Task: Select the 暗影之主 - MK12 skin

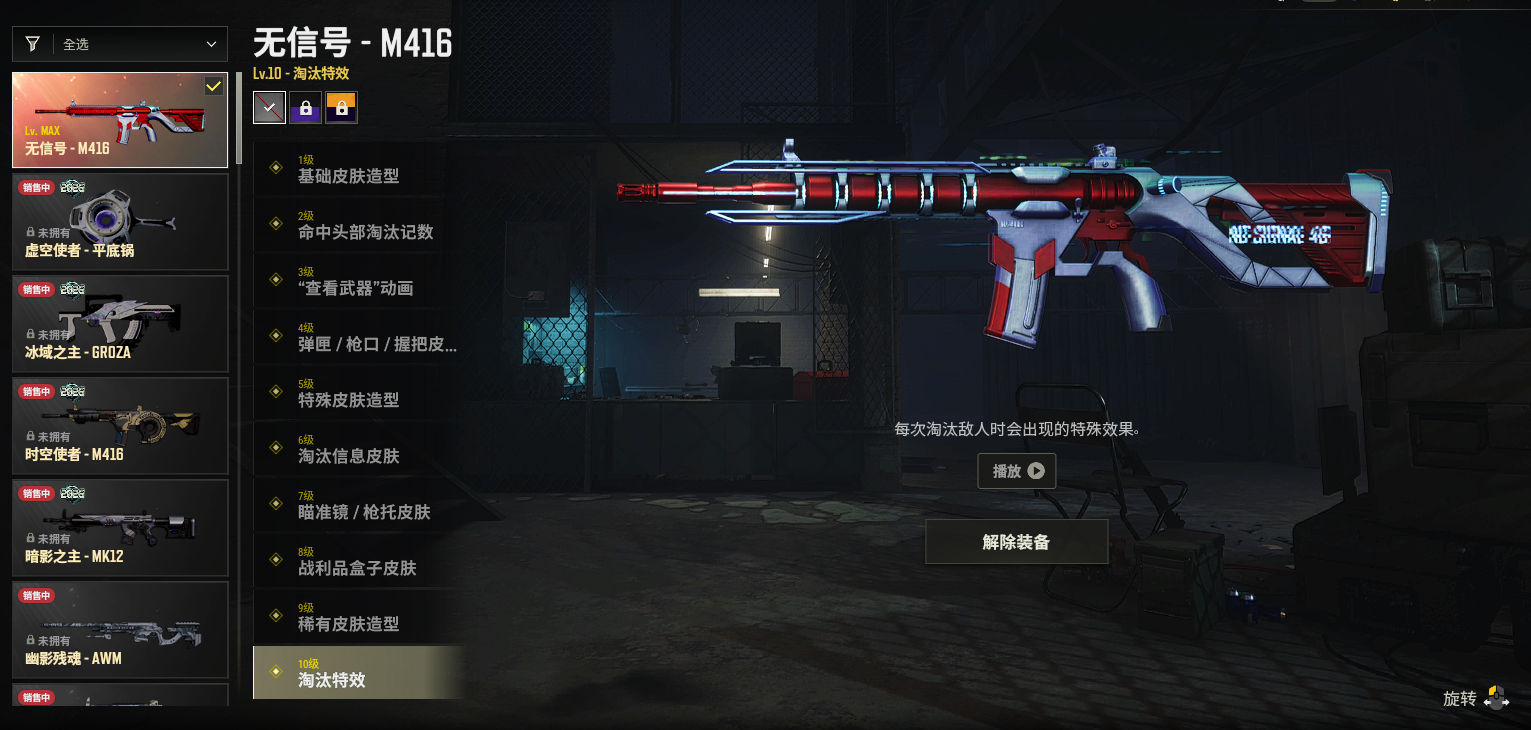Action: coord(120,528)
